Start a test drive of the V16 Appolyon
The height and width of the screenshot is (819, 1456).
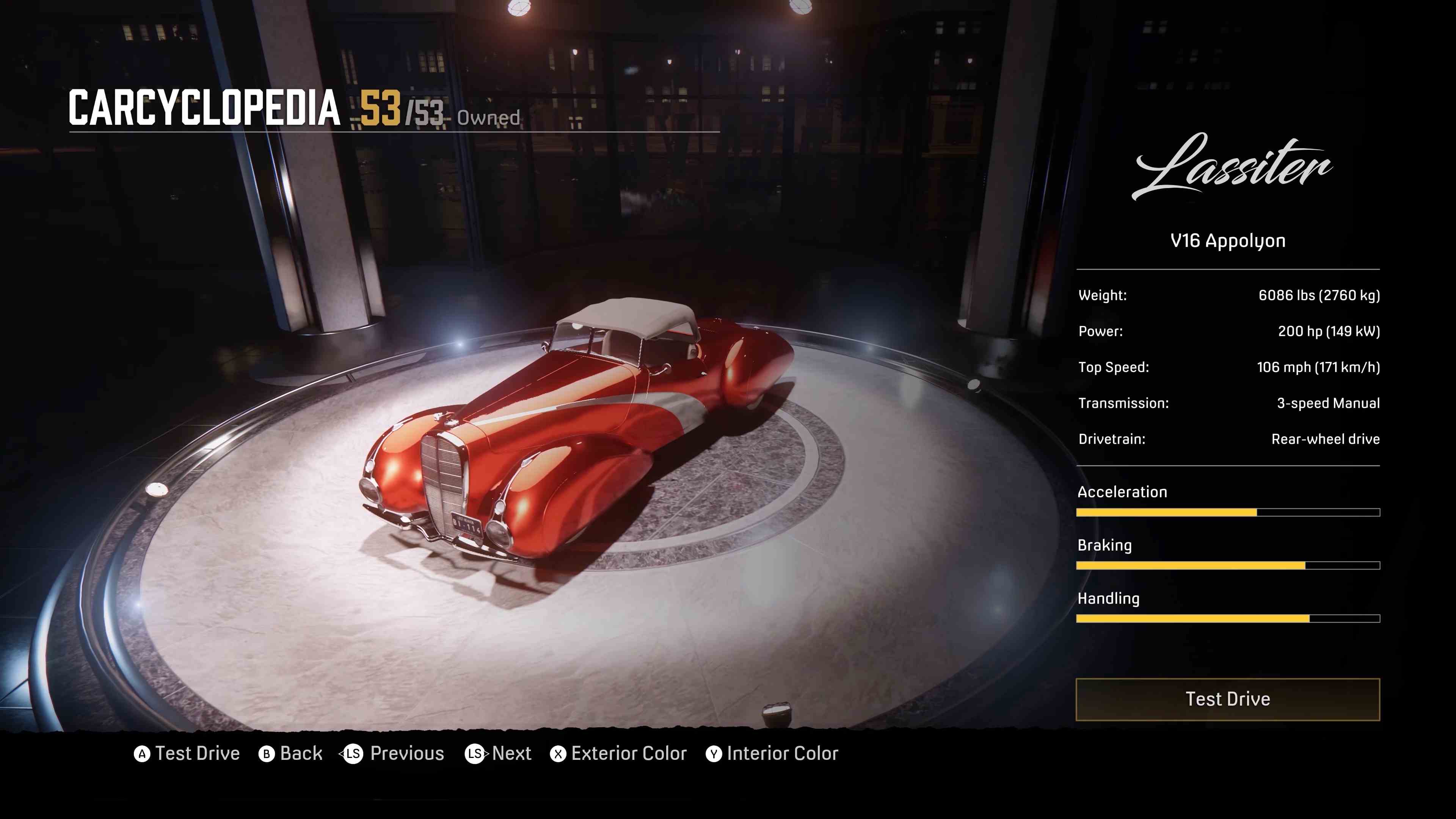[1227, 699]
